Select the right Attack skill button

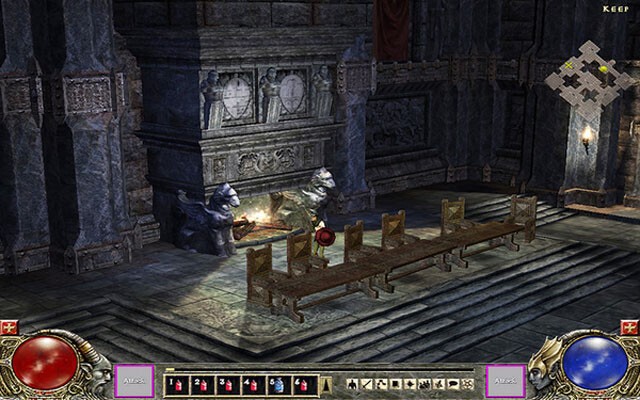click(505, 381)
